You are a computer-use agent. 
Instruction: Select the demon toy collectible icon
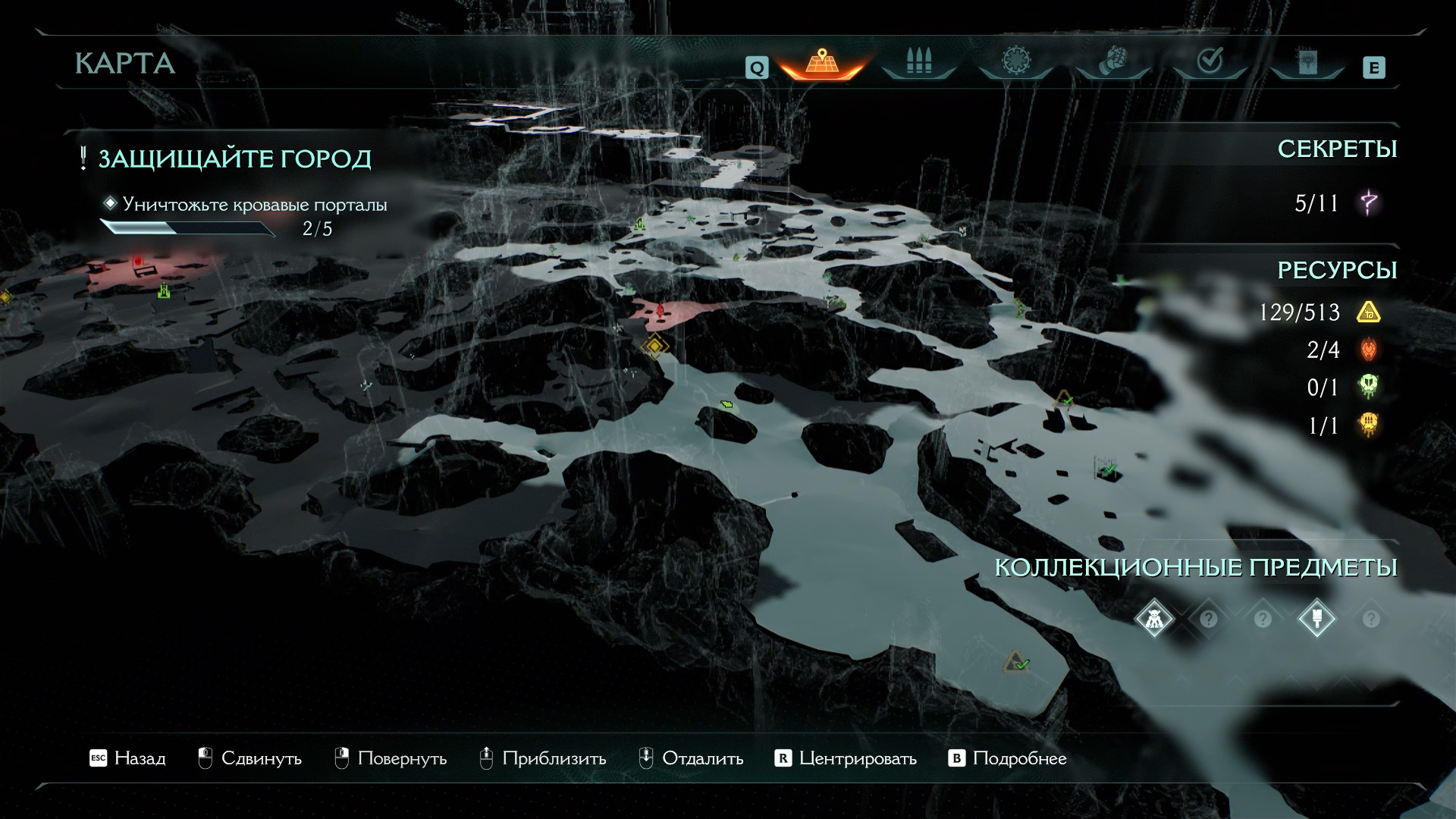(1153, 620)
